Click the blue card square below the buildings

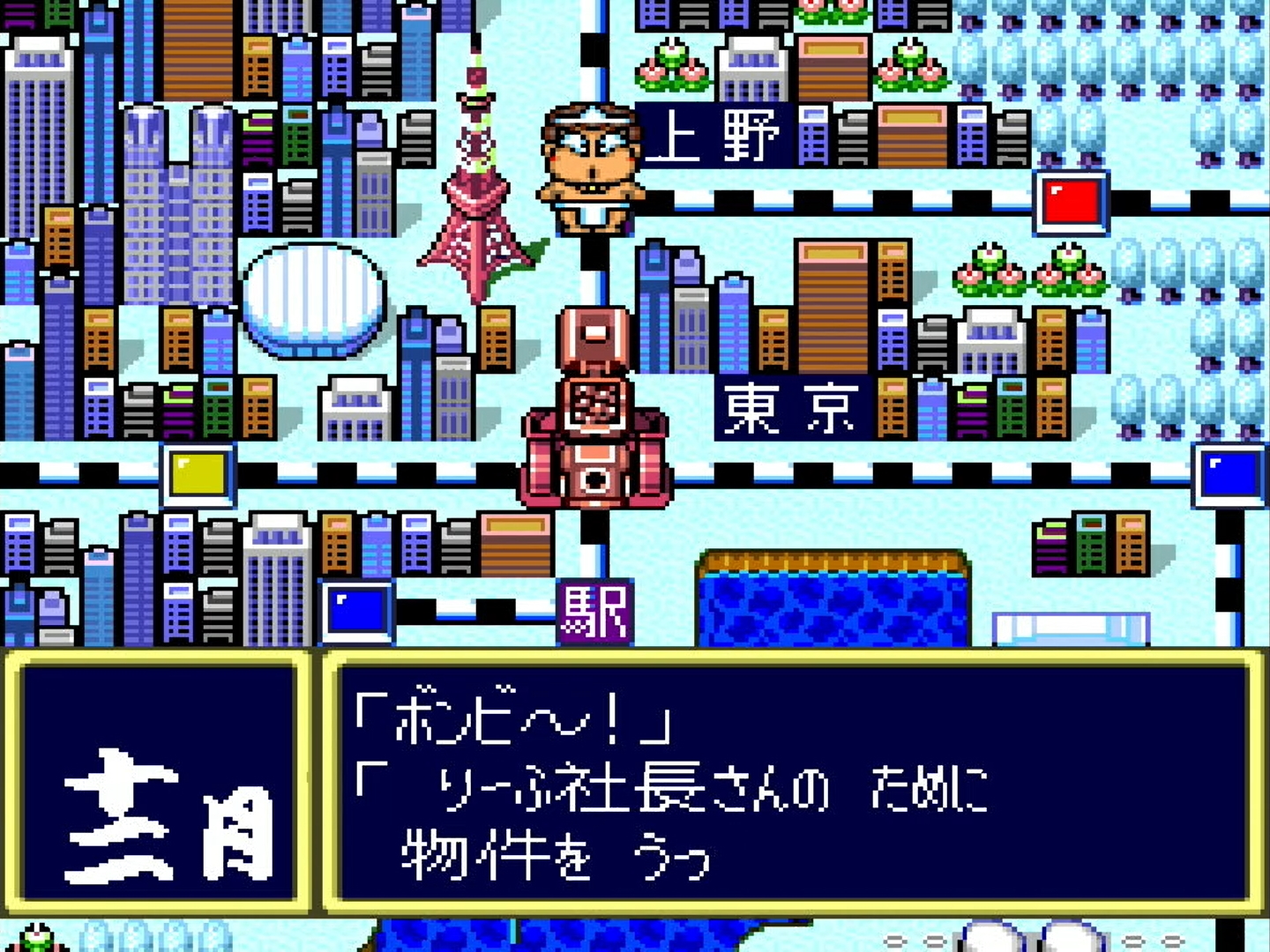click(356, 608)
